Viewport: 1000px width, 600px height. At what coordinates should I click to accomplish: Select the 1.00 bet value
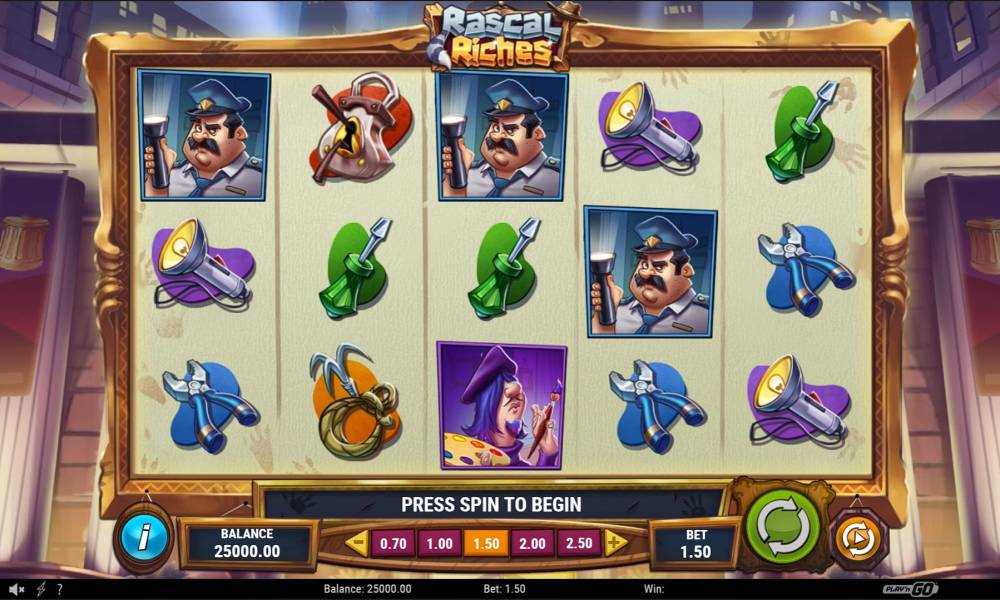click(438, 543)
